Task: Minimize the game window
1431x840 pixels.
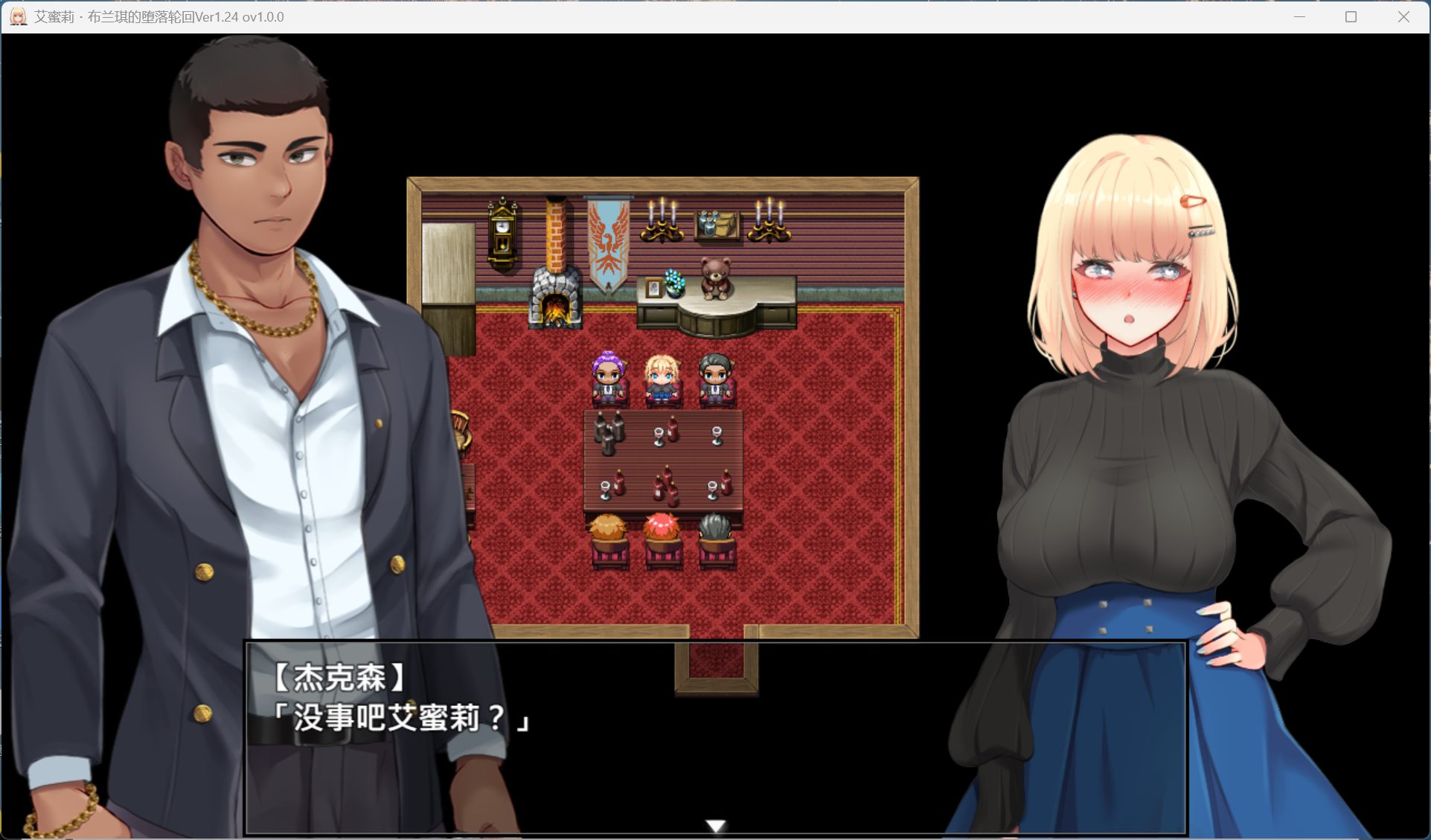Action: tap(1299, 17)
